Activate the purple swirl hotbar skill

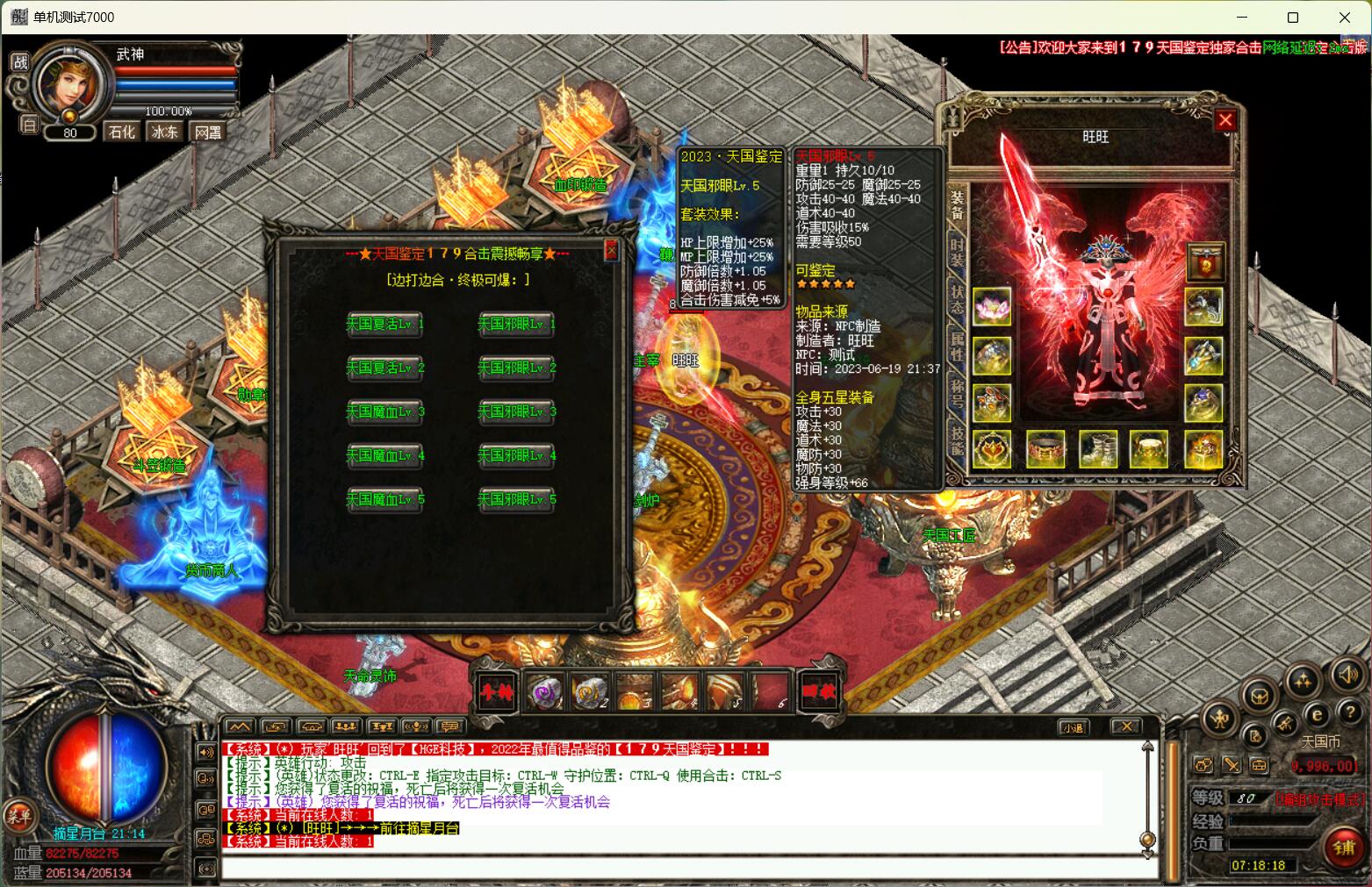544,692
